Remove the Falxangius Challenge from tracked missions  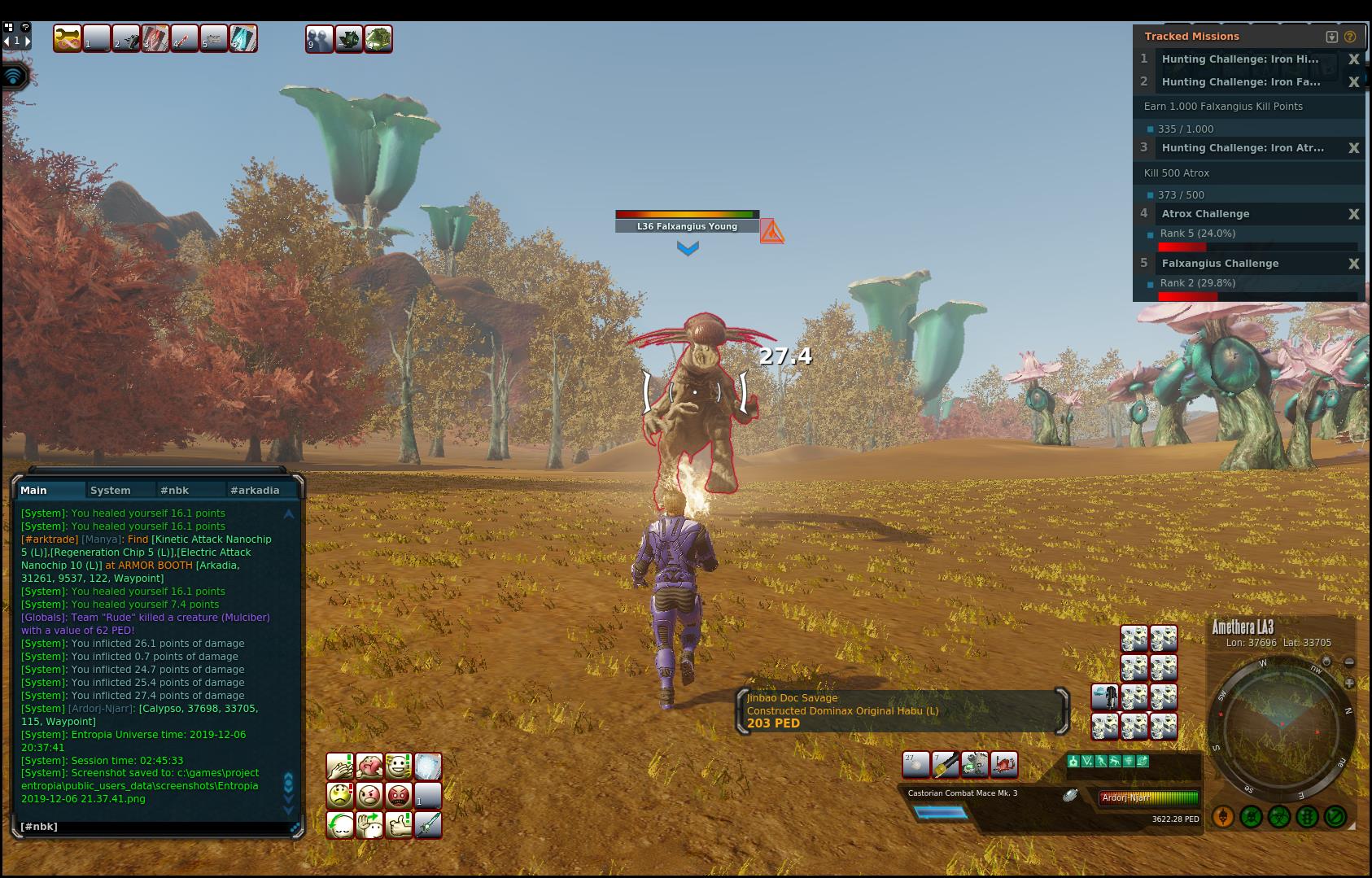pyautogui.click(x=1353, y=264)
